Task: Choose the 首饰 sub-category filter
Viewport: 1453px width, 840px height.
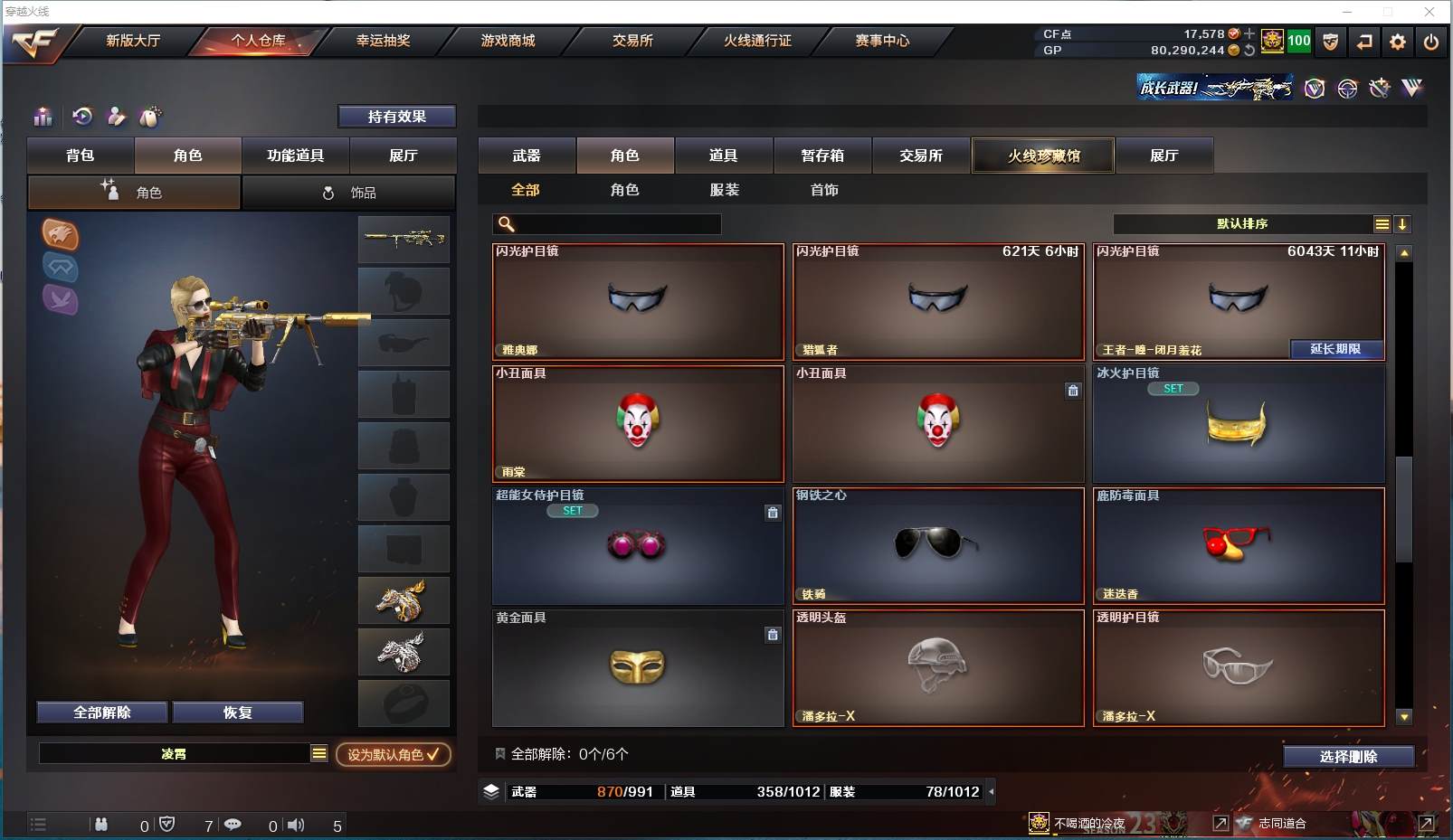Action: 824,190
